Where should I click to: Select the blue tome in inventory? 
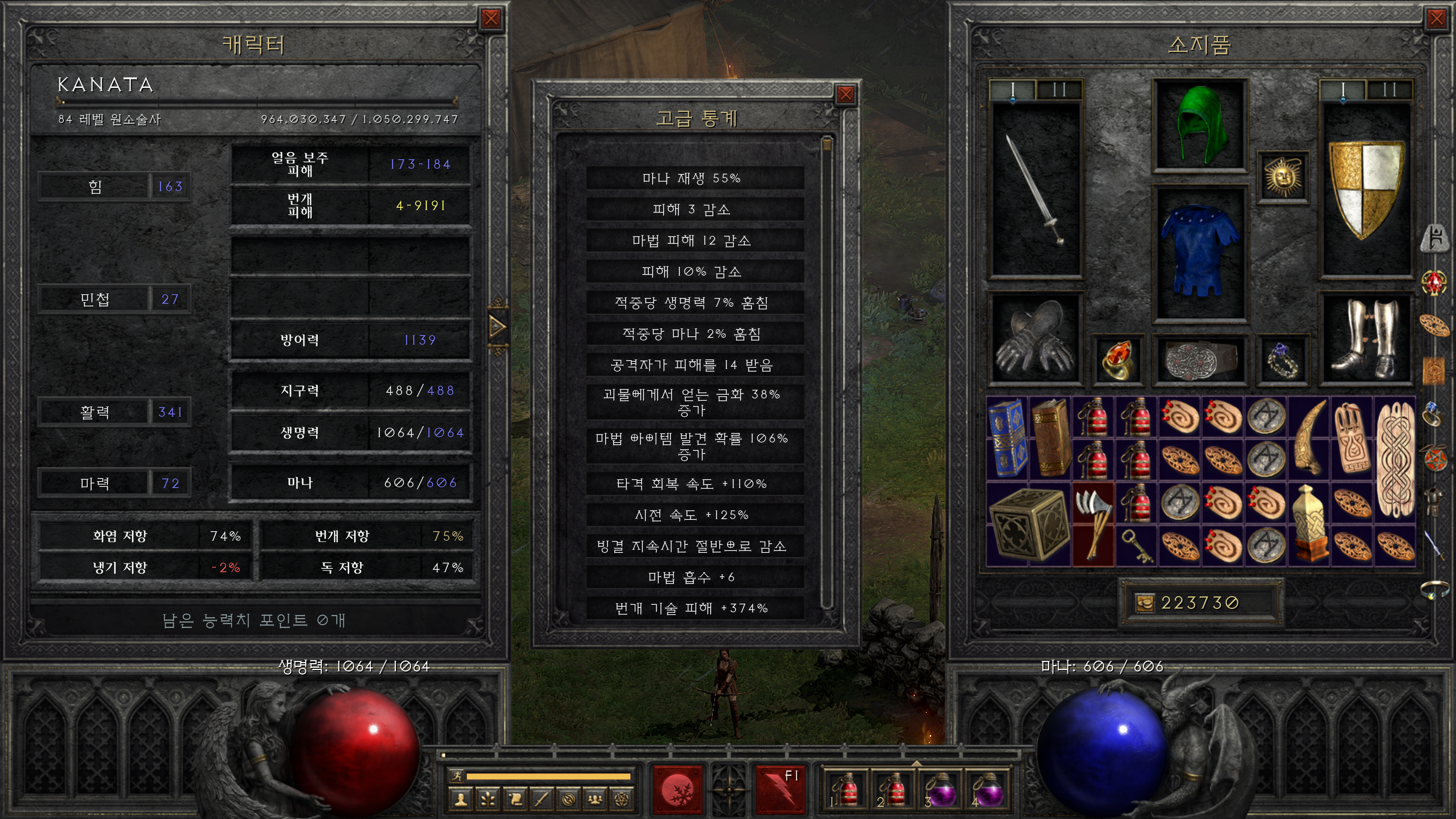point(1007,438)
